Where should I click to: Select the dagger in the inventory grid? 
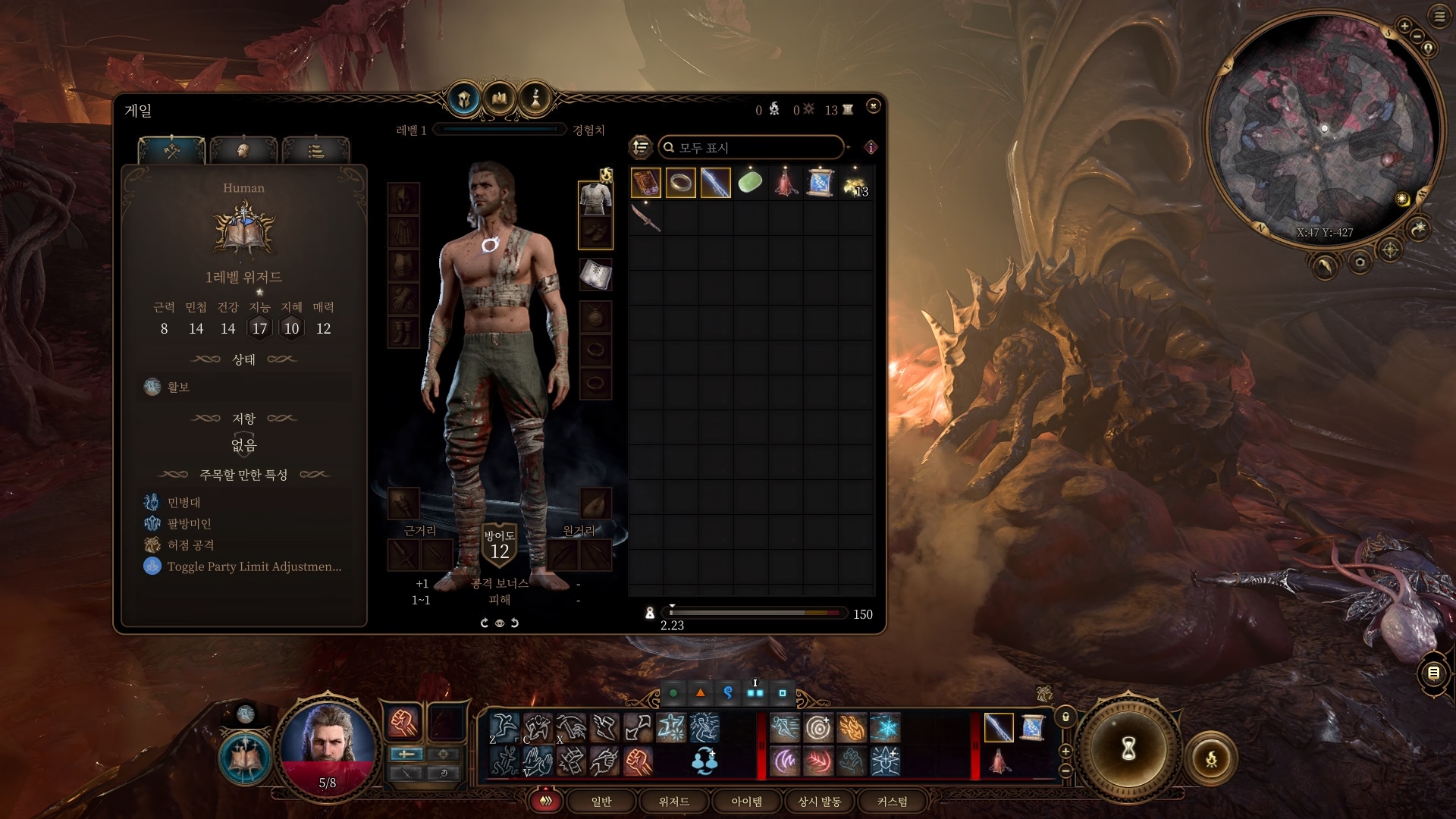click(645, 218)
